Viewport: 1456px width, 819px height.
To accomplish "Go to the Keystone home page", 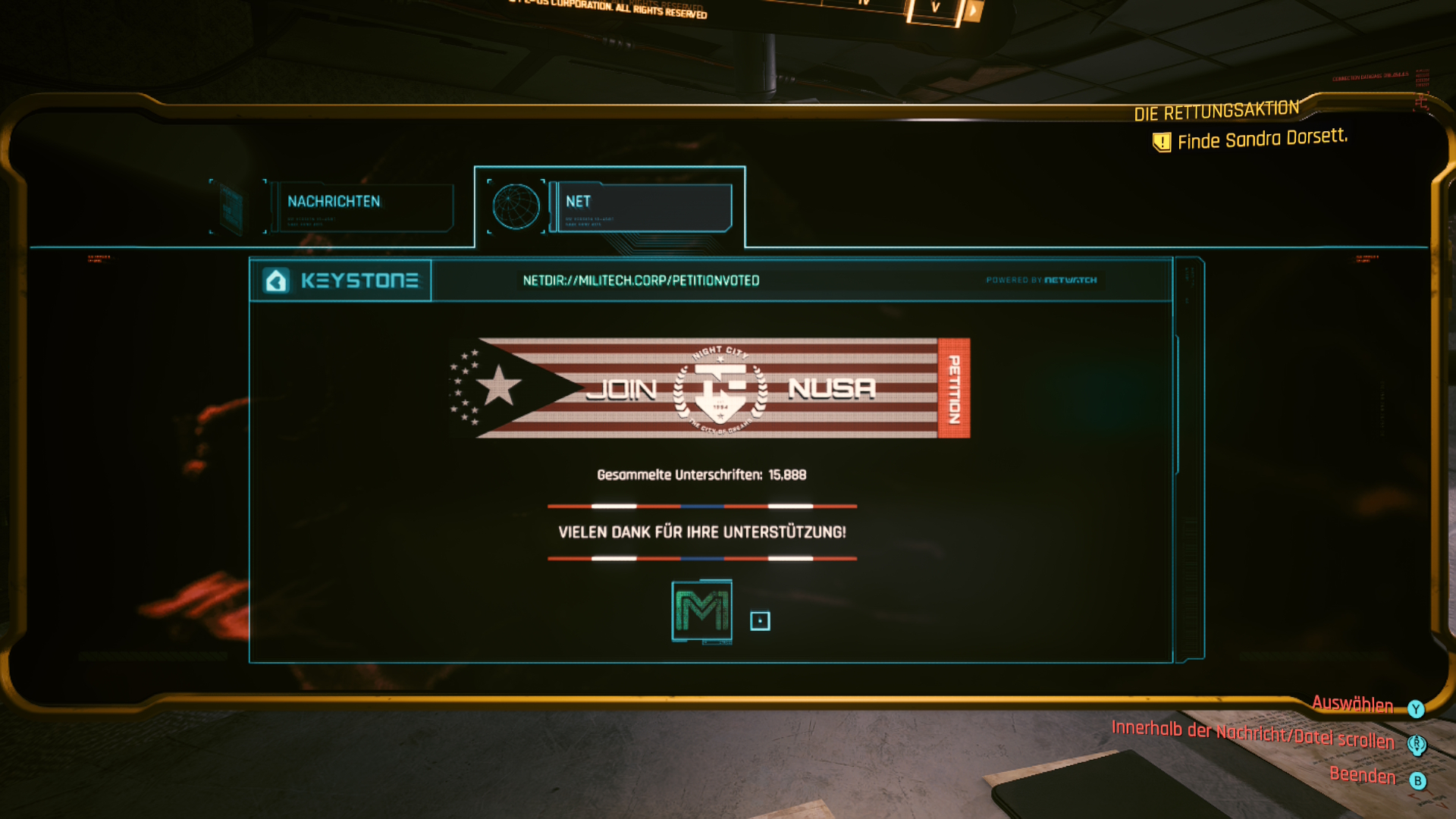I will pyautogui.click(x=341, y=281).
